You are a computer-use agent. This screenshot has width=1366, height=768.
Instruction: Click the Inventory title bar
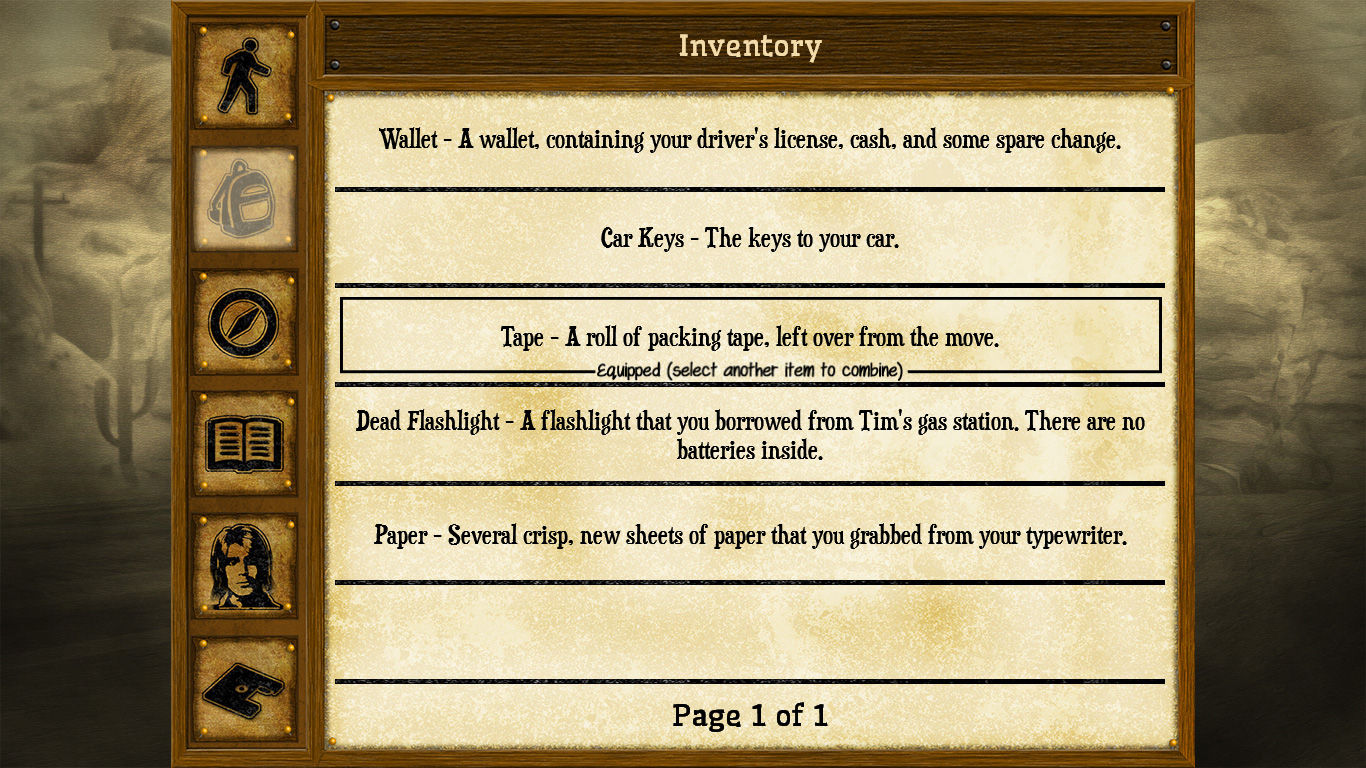pyautogui.click(x=750, y=44)
